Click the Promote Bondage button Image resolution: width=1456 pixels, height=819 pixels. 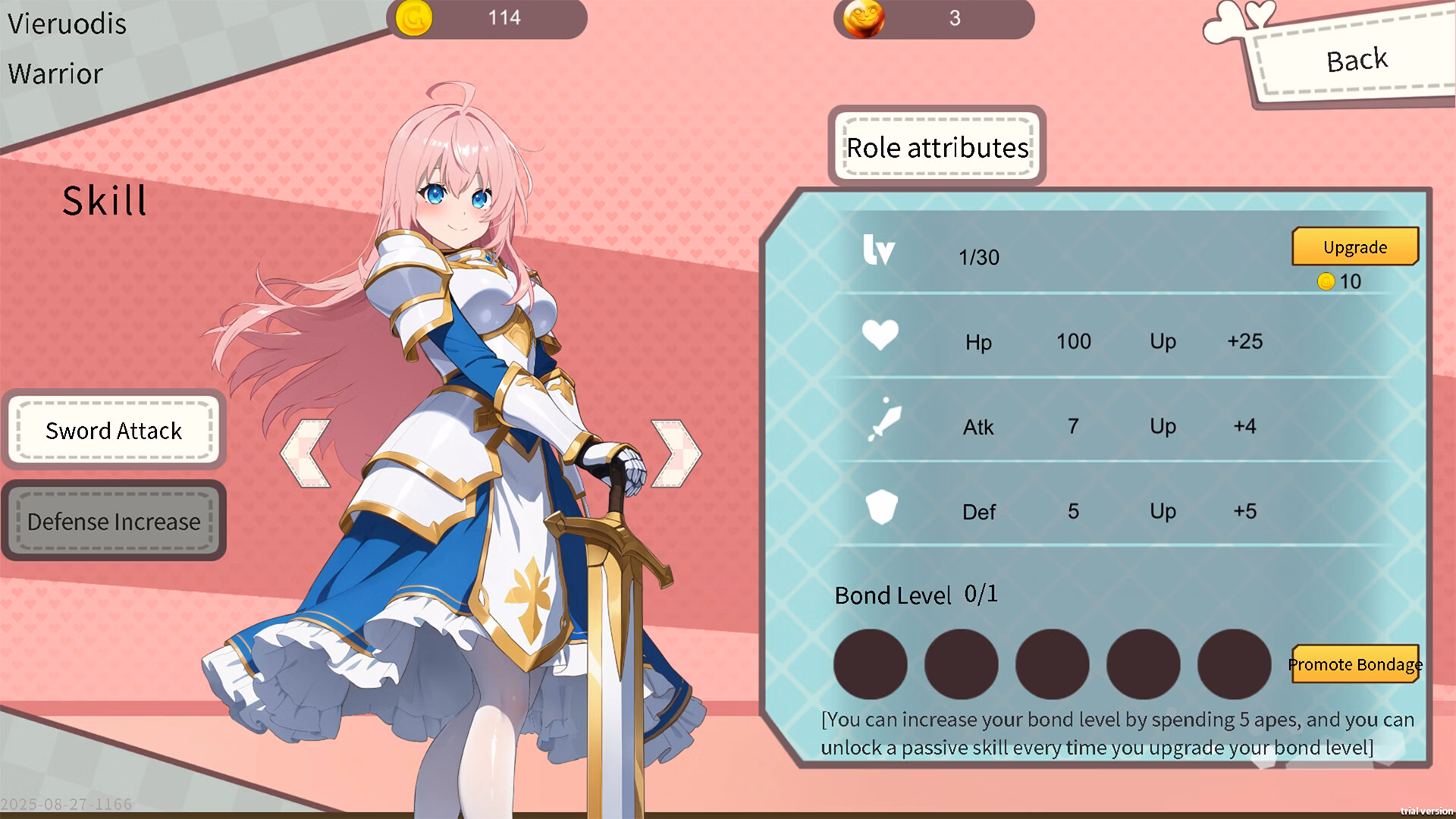pyautogui.click(x=1354, y=664)
